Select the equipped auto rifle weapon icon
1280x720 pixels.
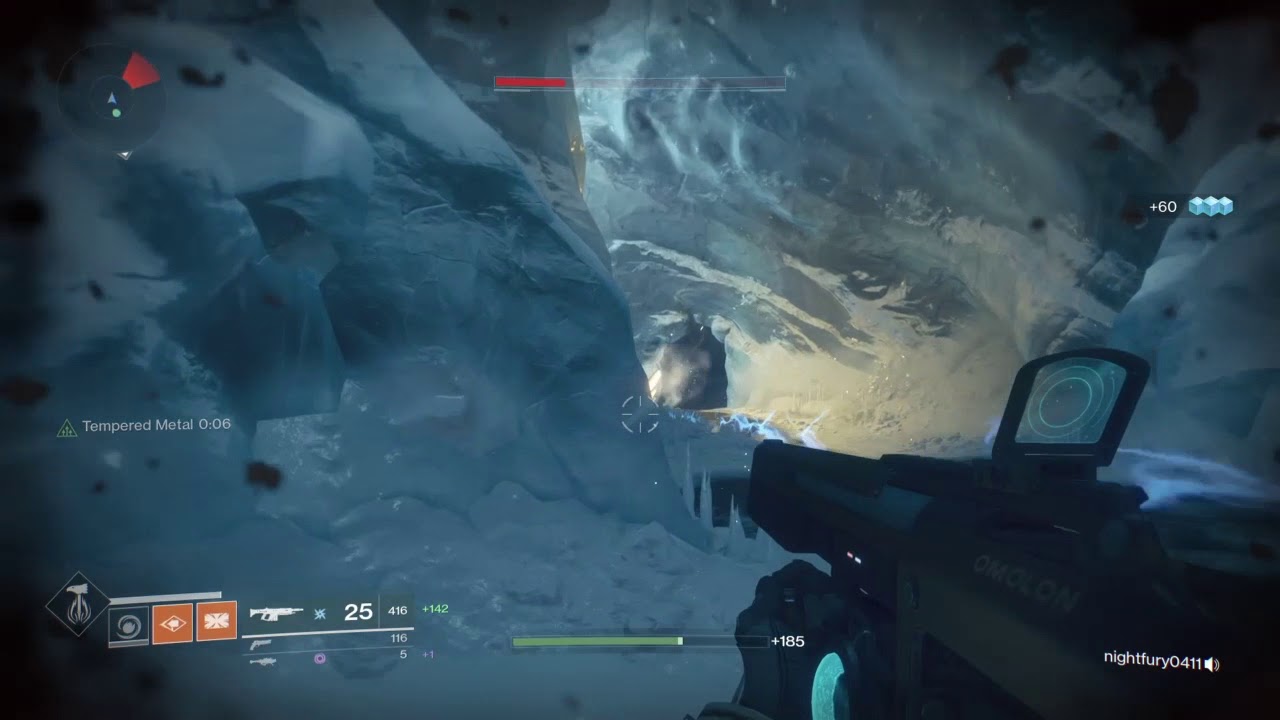click(x=276, y=612)
